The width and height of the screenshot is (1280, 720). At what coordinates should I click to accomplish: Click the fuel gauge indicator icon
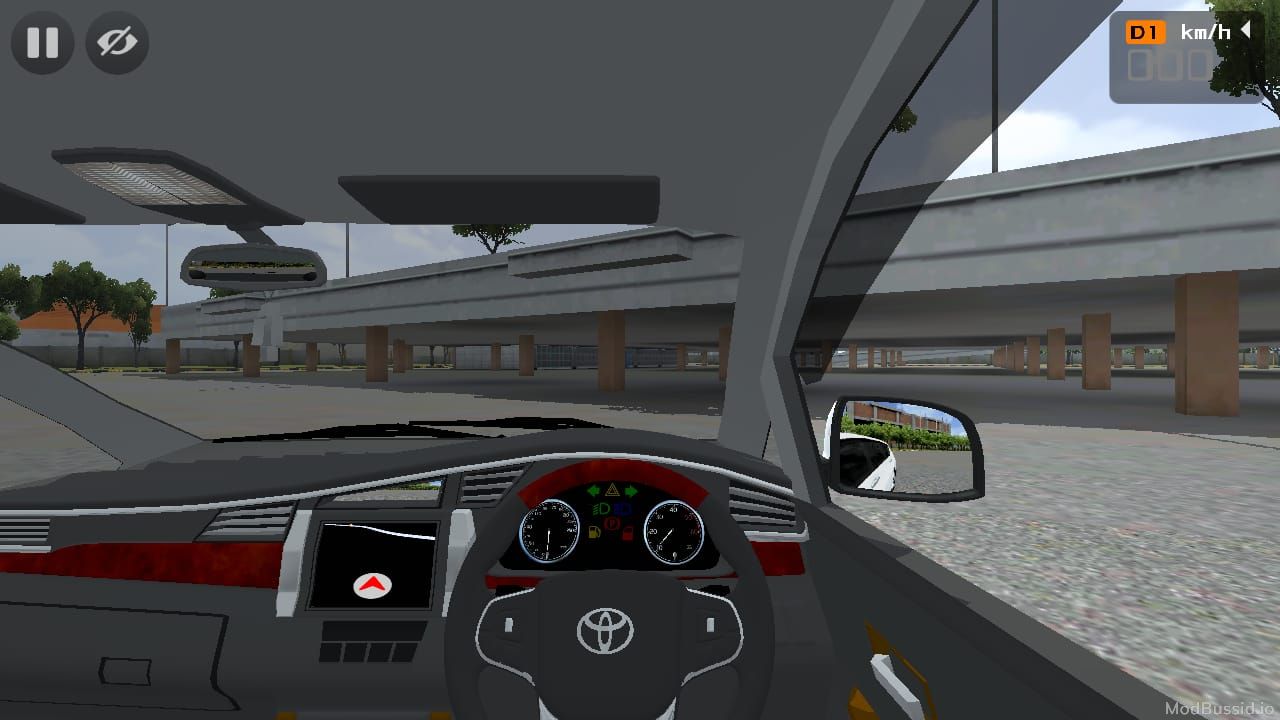(594, 532)
